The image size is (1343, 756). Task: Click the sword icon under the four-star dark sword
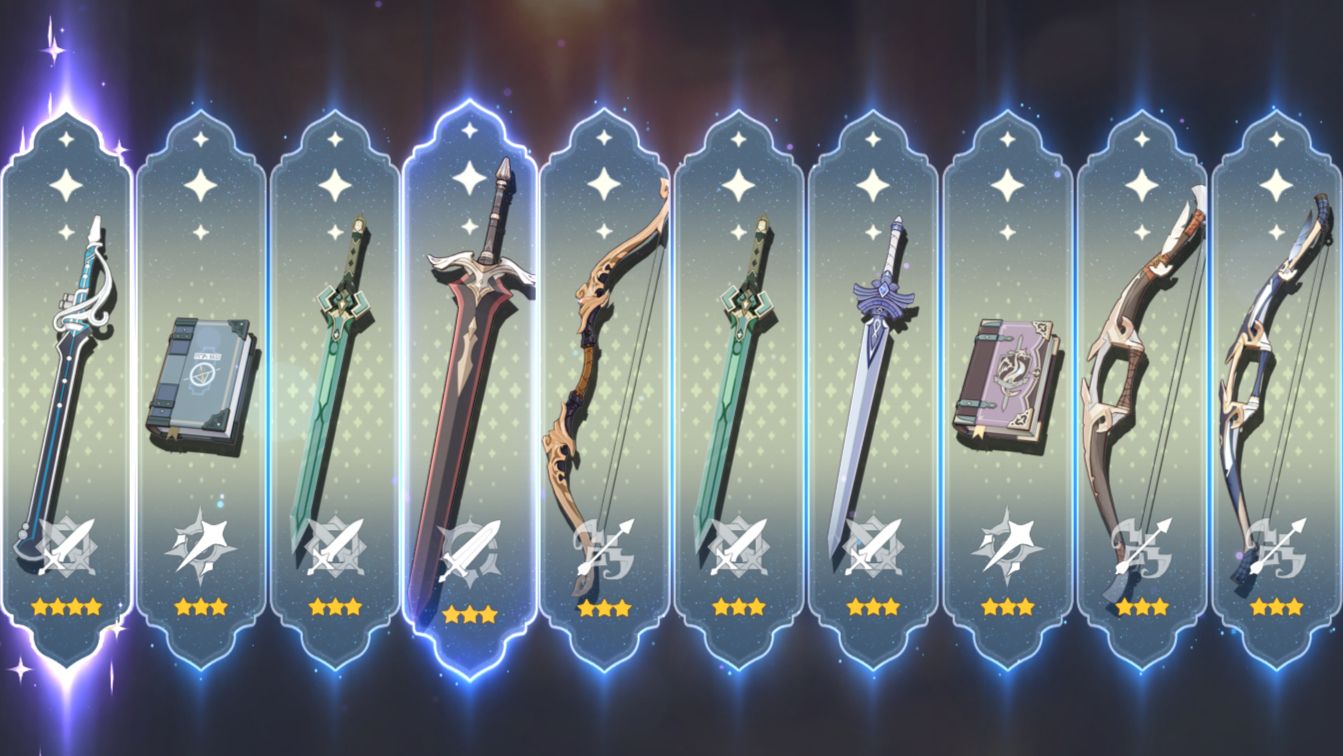pos(66,546)
